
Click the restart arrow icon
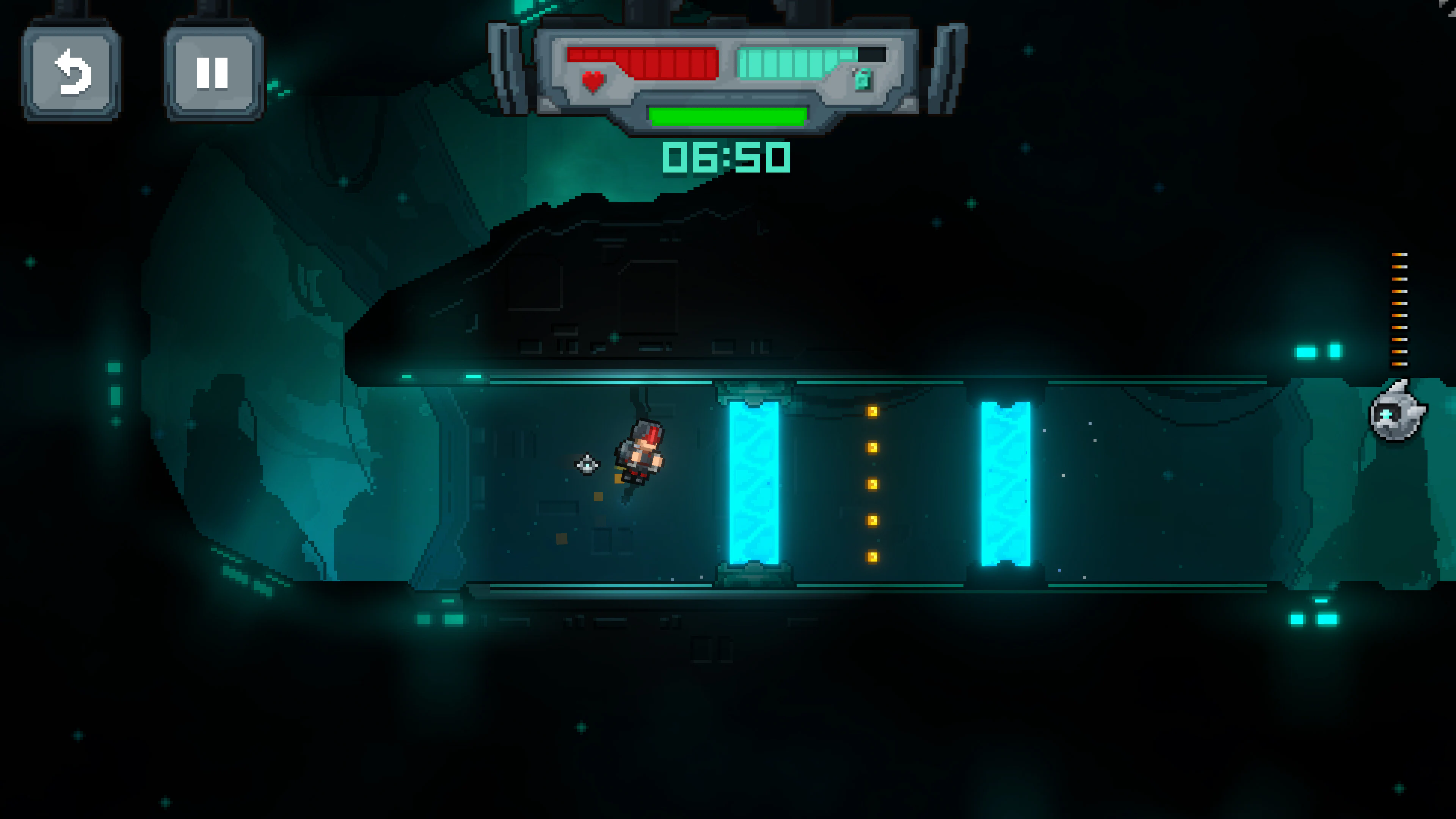coord(71,74)
